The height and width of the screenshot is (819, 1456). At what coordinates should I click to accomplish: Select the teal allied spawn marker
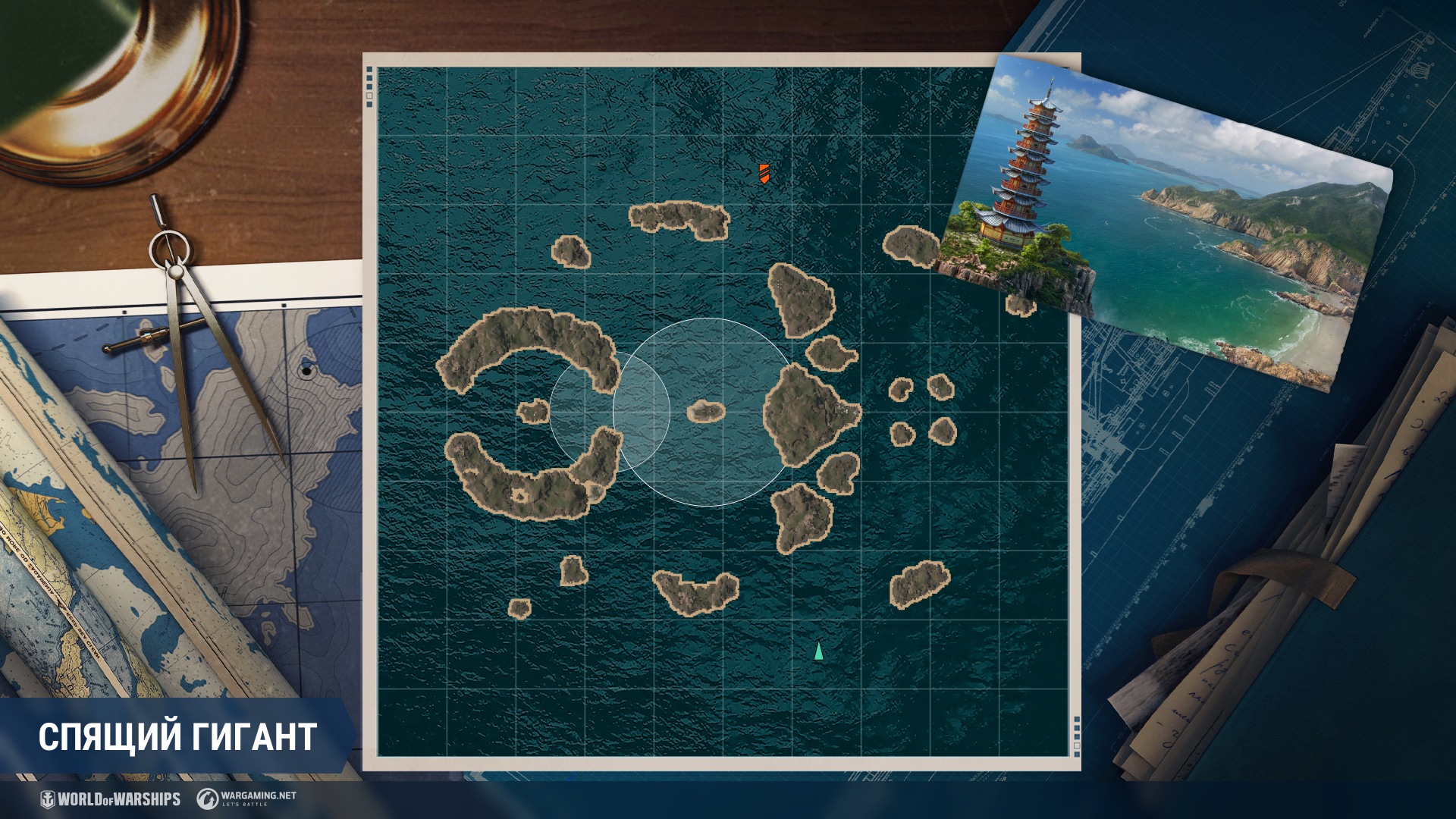pyautogui.click(x=818, y=651)
